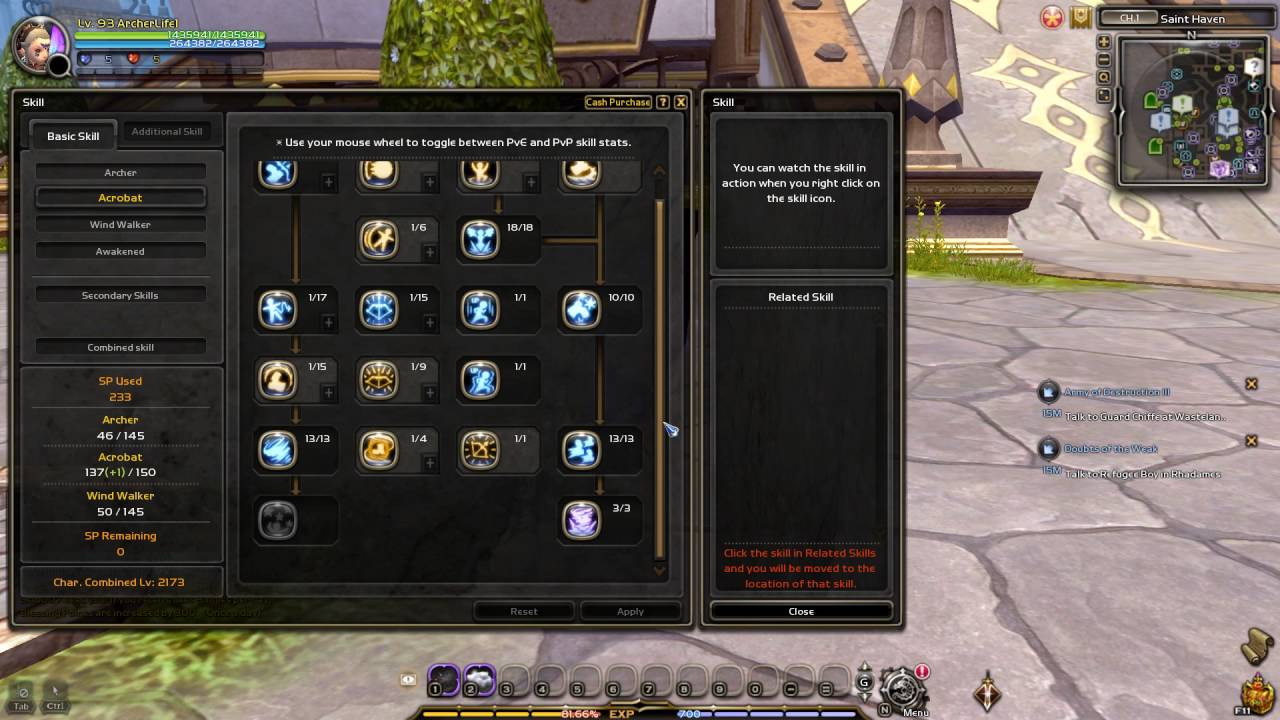
Task: Reset the skill point allocation
Action: point(523,611)
